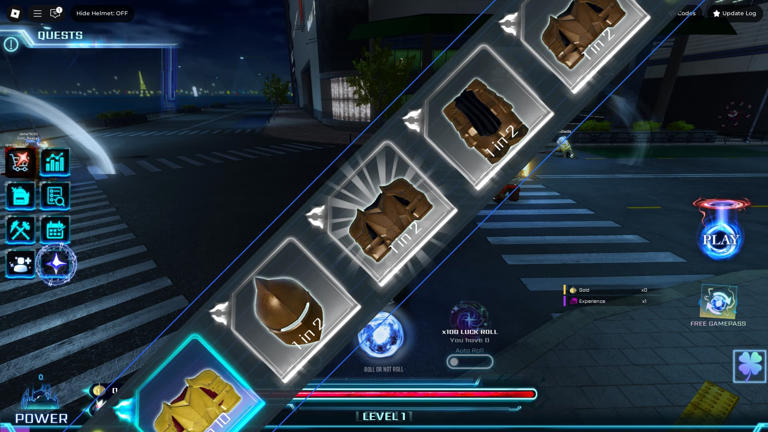Open the checklist search icon
The width and height of the screenshot is (768, 432).
[x=55, y=196]
